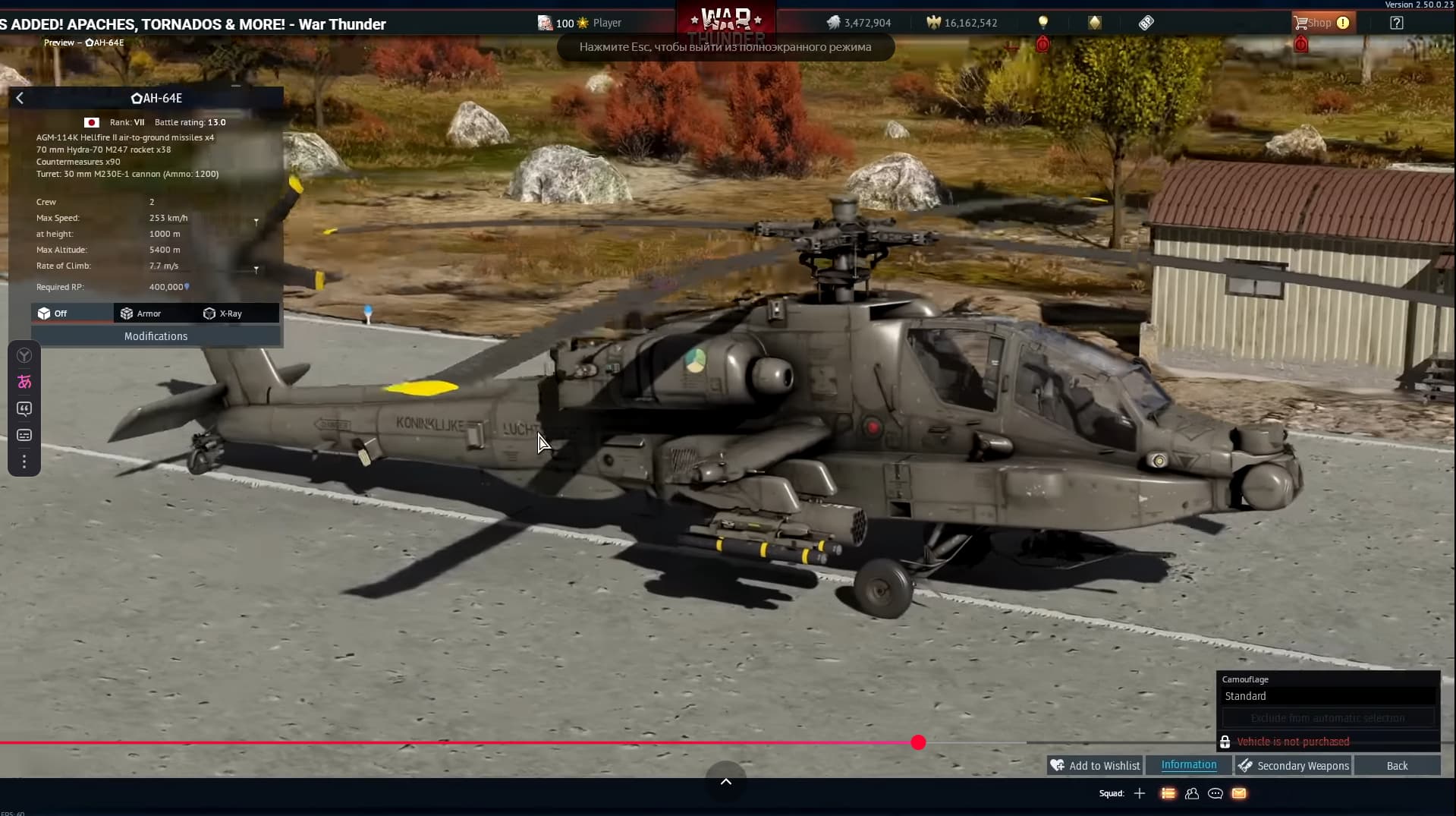The image size is (1456, 816).
Task: Open the Standard camouflage dropdown
Action: (x=1328, y=696)
